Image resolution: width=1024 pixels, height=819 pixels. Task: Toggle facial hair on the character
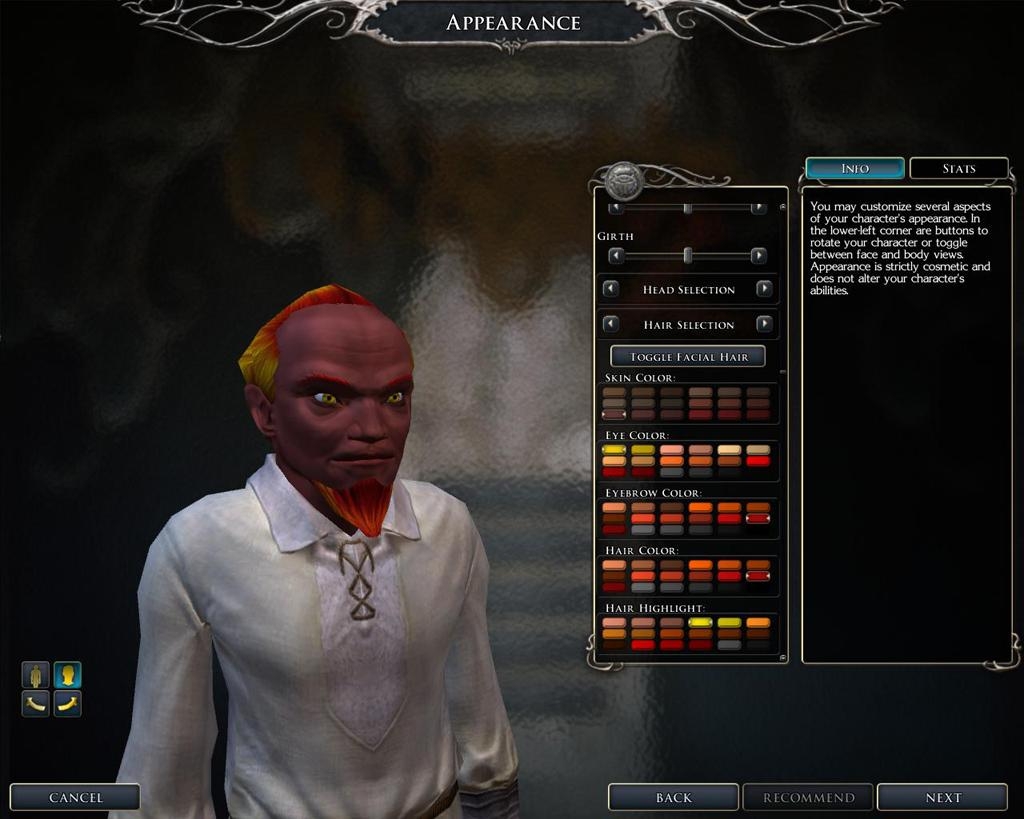688,356
